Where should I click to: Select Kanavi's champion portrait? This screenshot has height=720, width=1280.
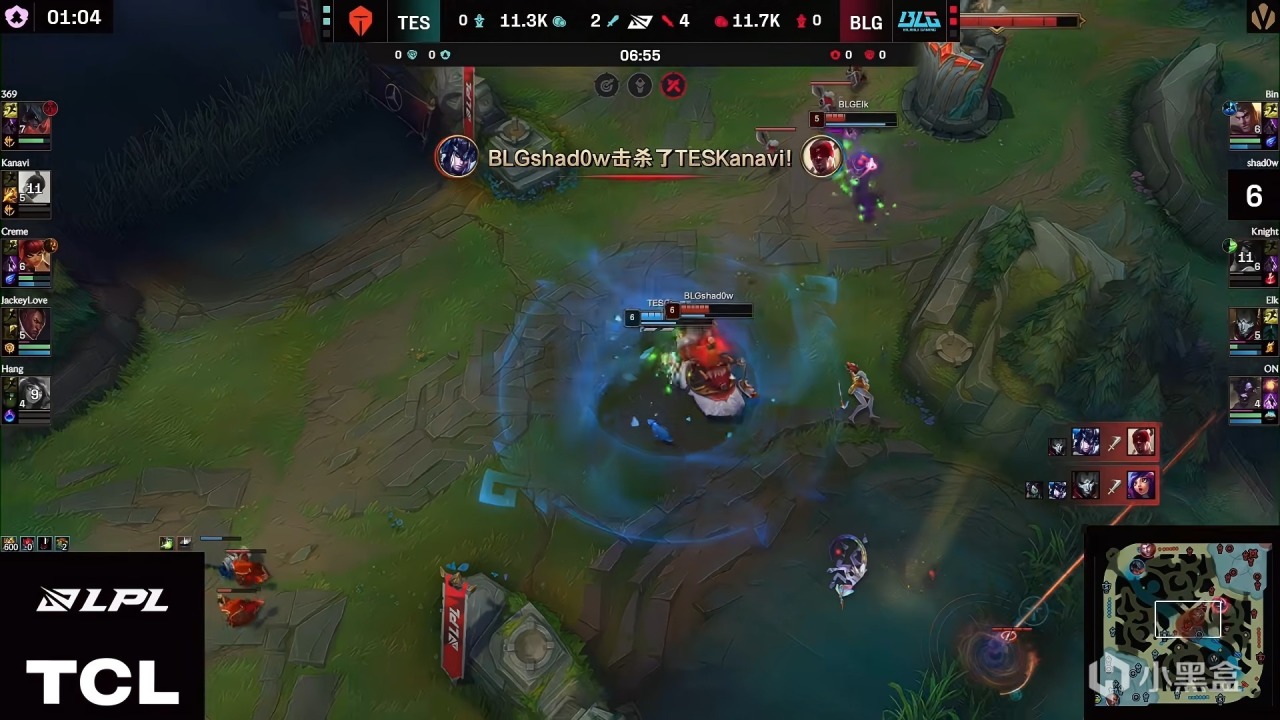[x=34, y=187]
